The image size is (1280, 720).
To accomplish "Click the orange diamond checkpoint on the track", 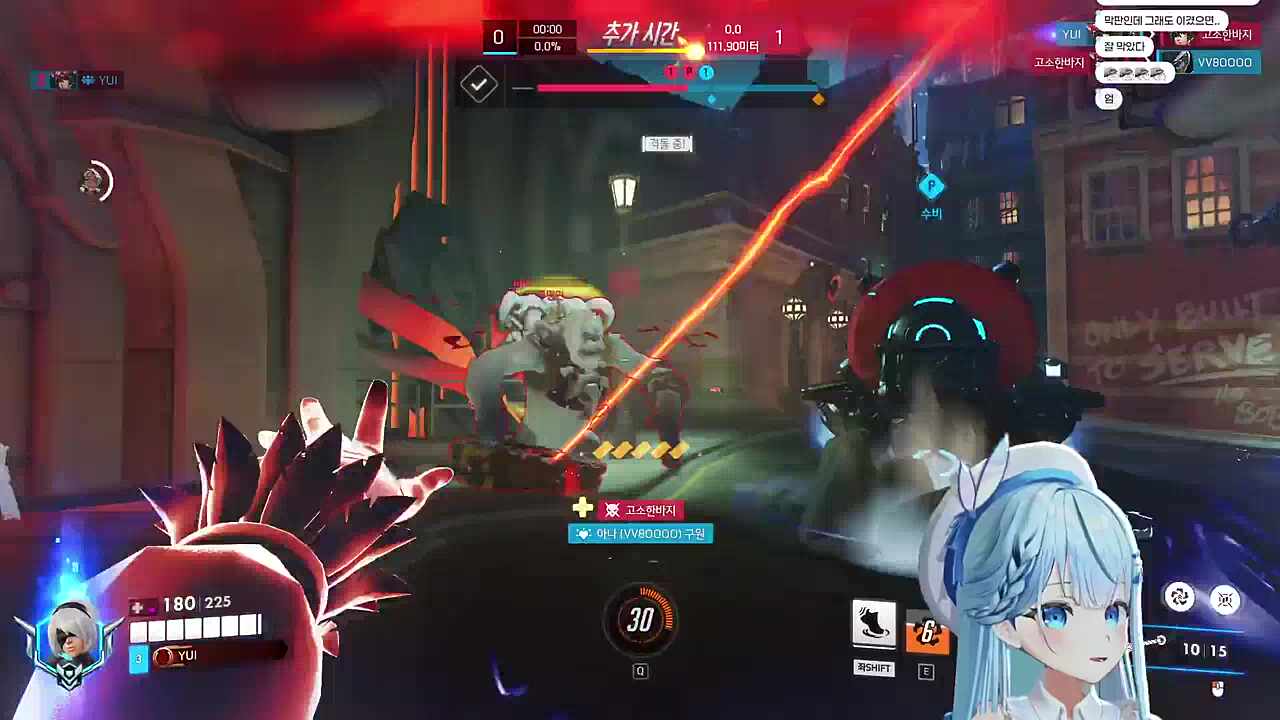I will [818, 99].
